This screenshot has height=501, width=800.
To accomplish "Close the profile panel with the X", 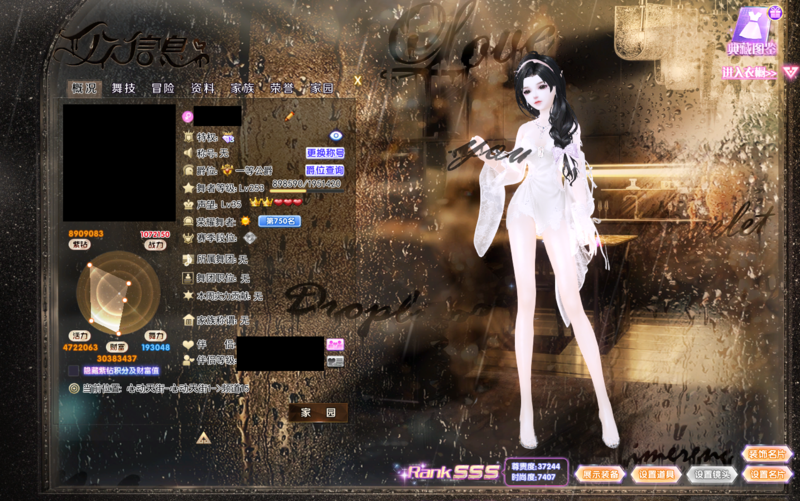I will coord(357,78).
